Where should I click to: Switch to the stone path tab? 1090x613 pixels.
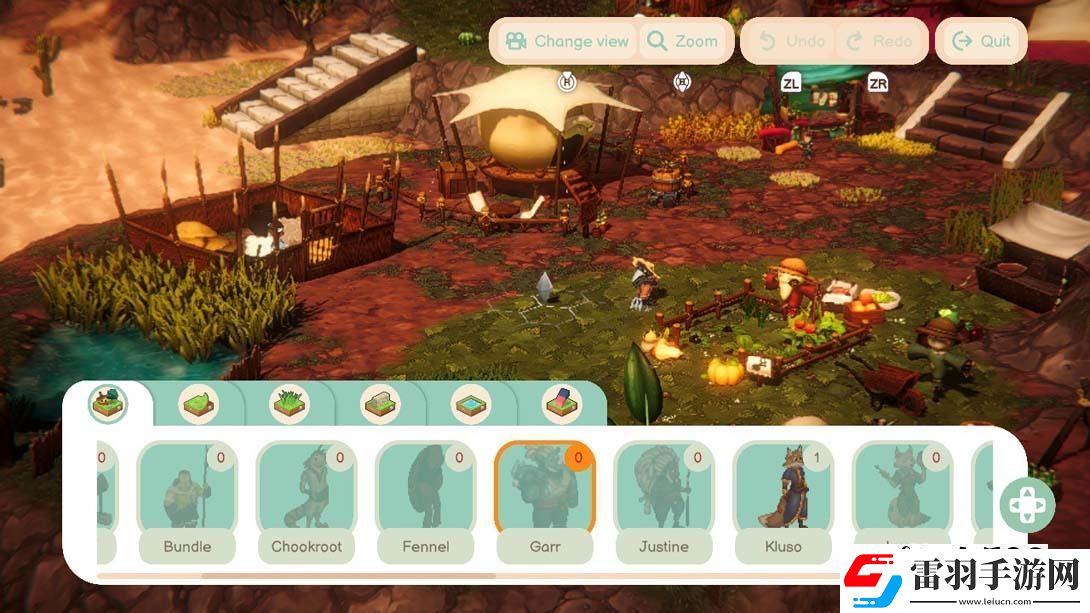click(379, 404)
